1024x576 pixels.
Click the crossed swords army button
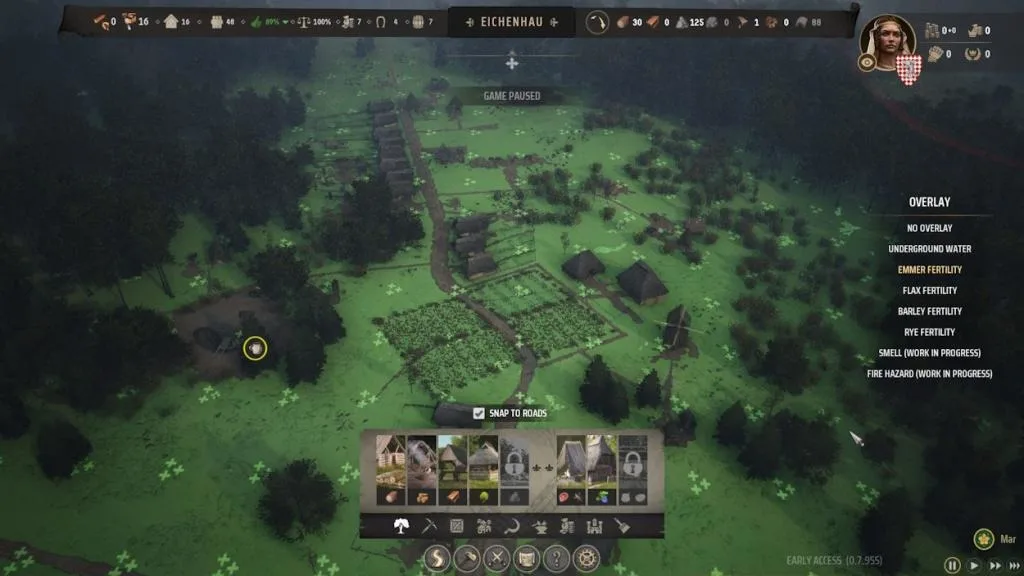495,558
